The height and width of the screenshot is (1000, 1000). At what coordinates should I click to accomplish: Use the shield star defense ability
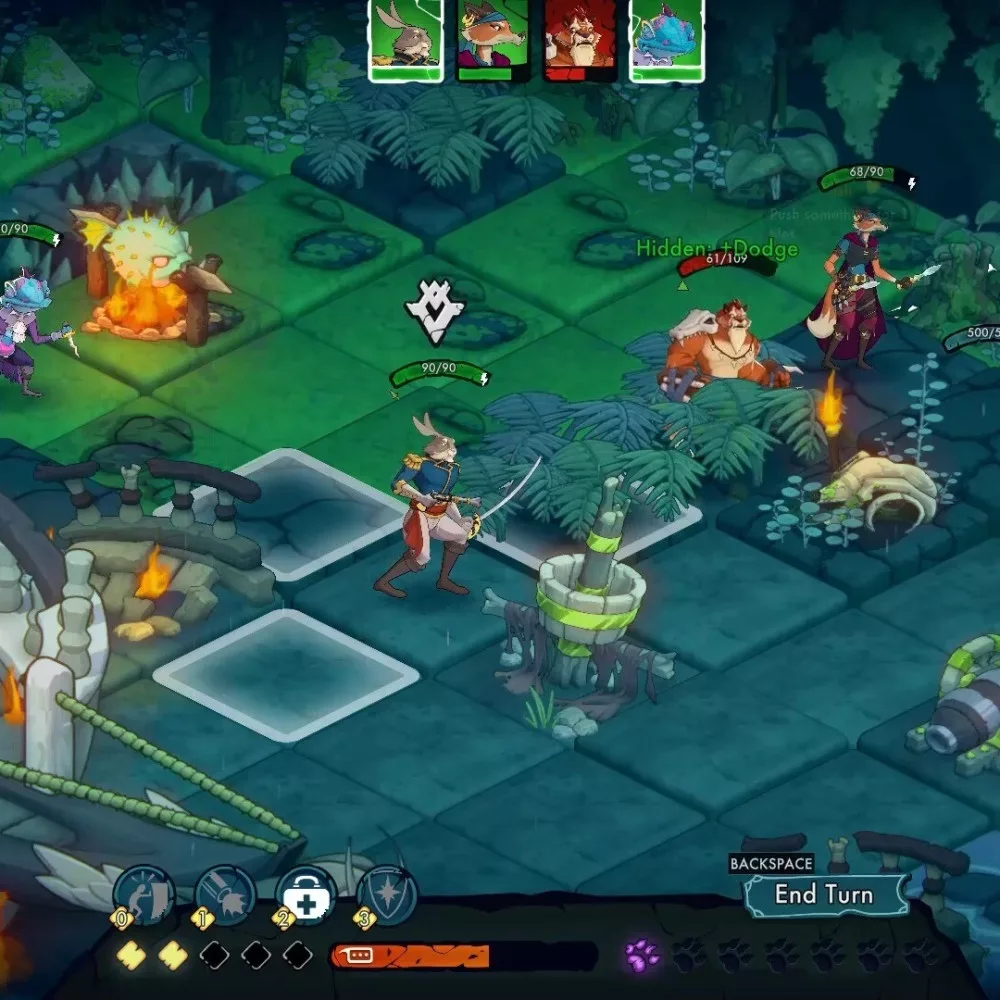click(386, 895)
